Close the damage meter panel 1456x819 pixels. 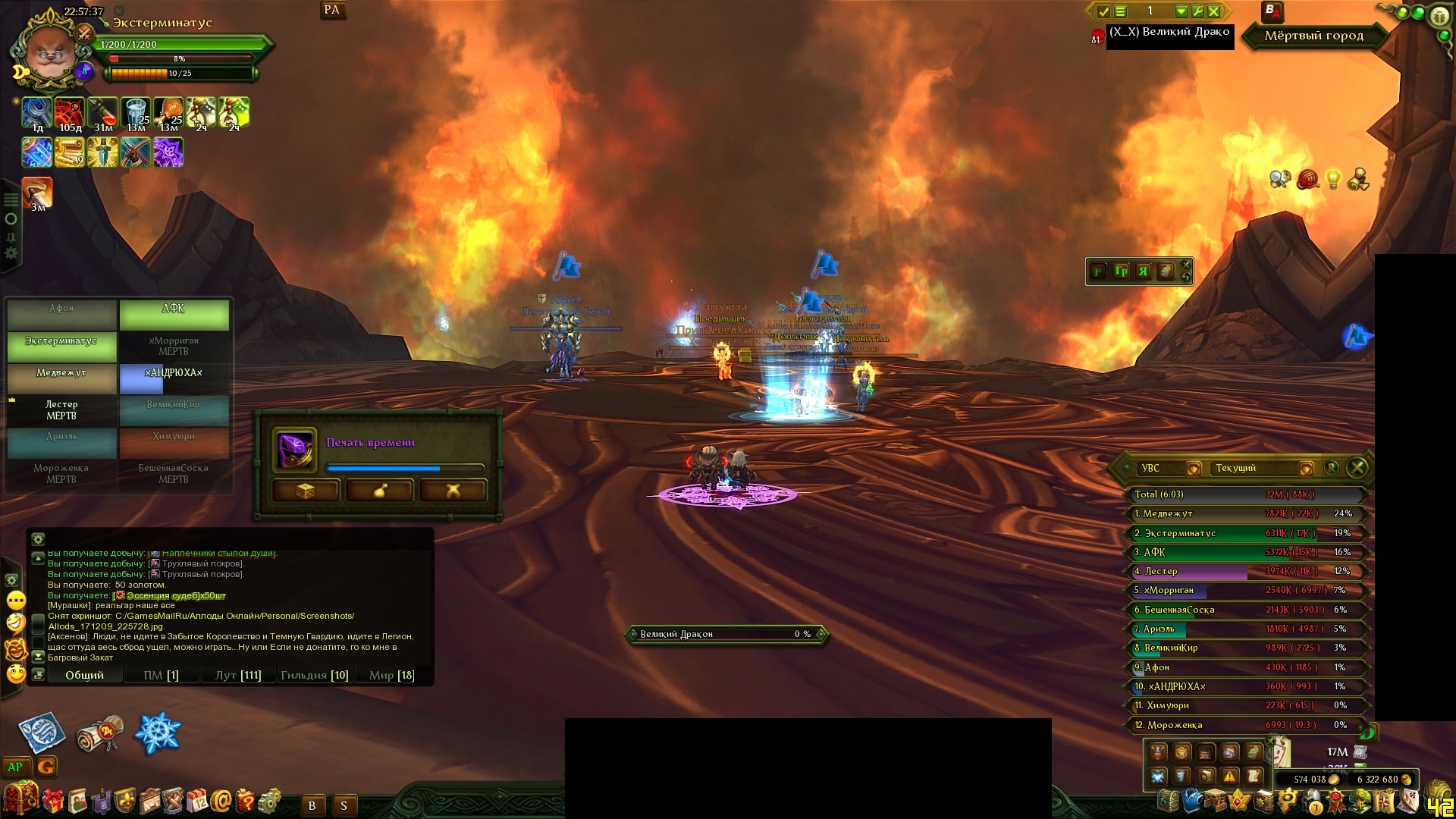coord(1357,468)
